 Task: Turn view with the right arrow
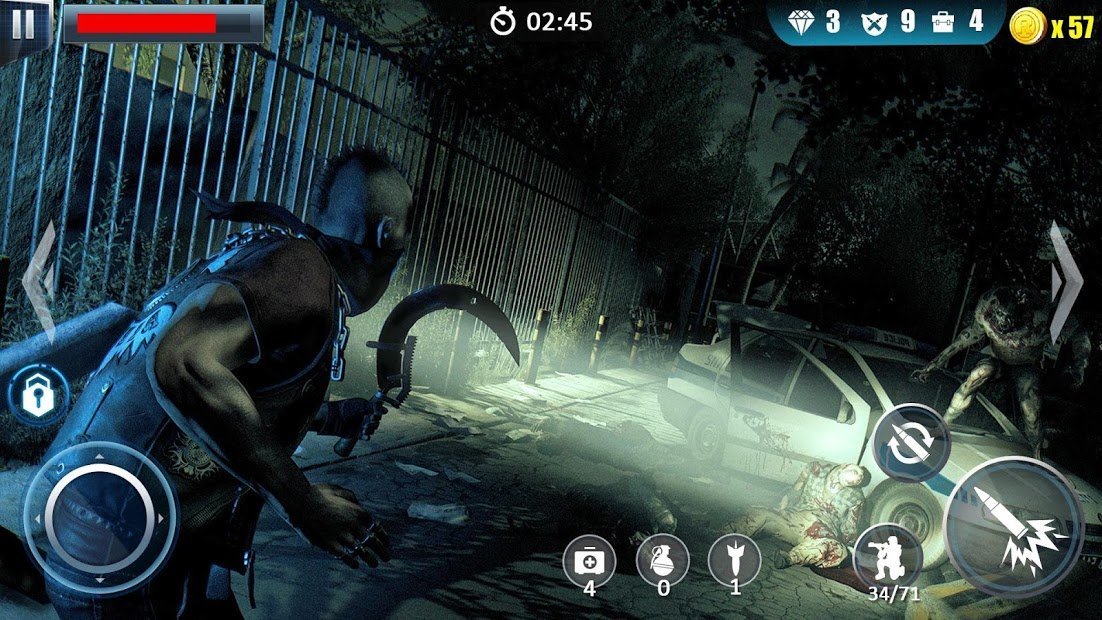[1066, 282]
